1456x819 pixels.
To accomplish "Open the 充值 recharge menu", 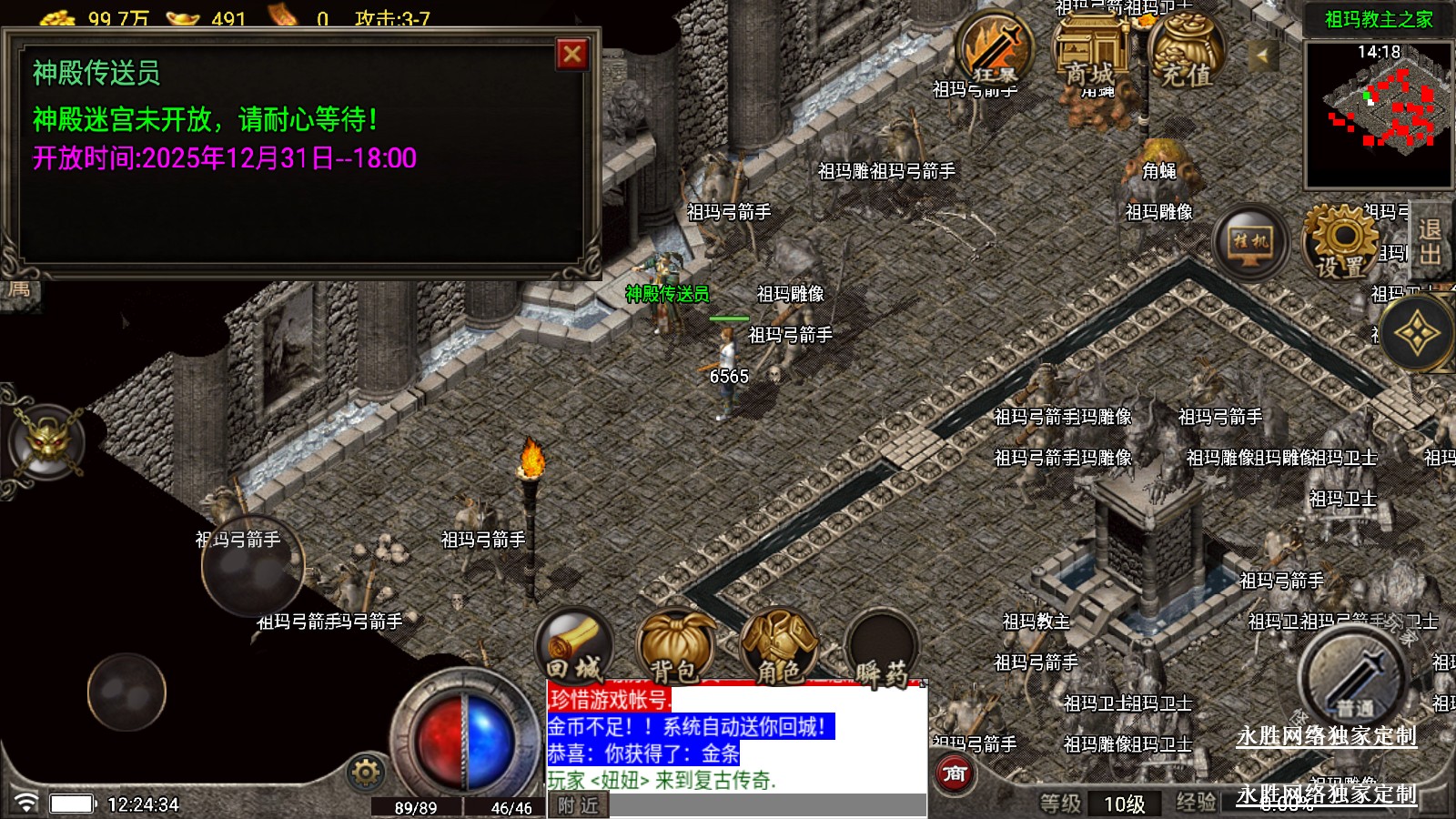I will click(1186, 52).
